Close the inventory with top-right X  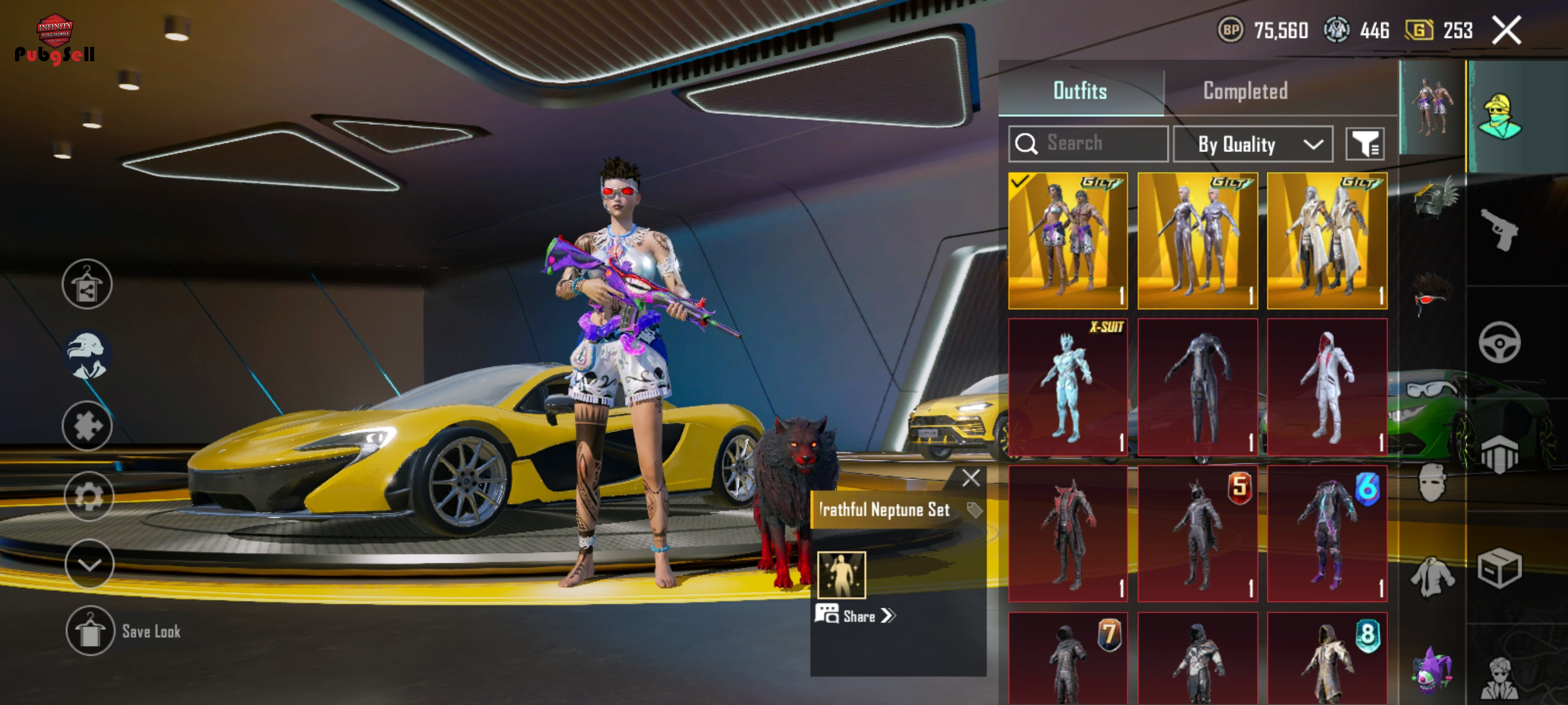point(1506,30)
